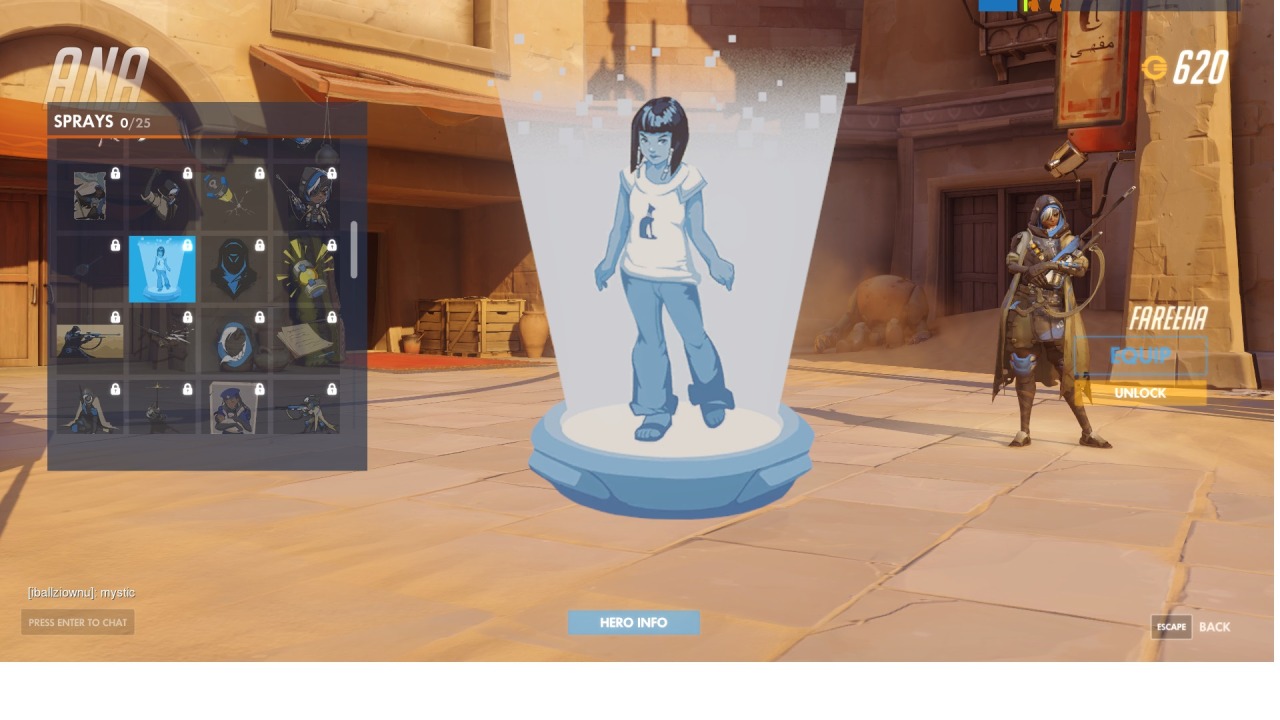Viewport: 1280px width, 720px height.
Task: Choose the torn poster Ana spray
Action: tap(90, 197)
